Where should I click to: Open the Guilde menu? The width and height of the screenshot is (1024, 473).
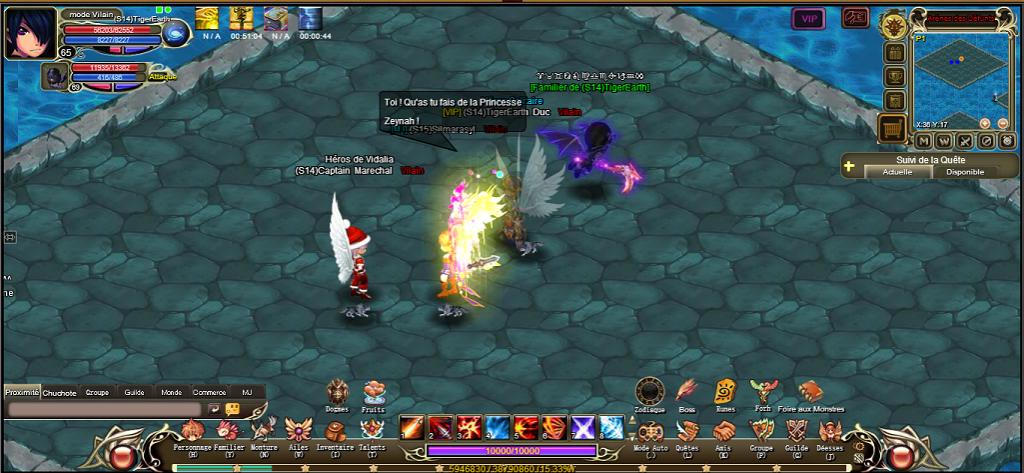point(796,432)
